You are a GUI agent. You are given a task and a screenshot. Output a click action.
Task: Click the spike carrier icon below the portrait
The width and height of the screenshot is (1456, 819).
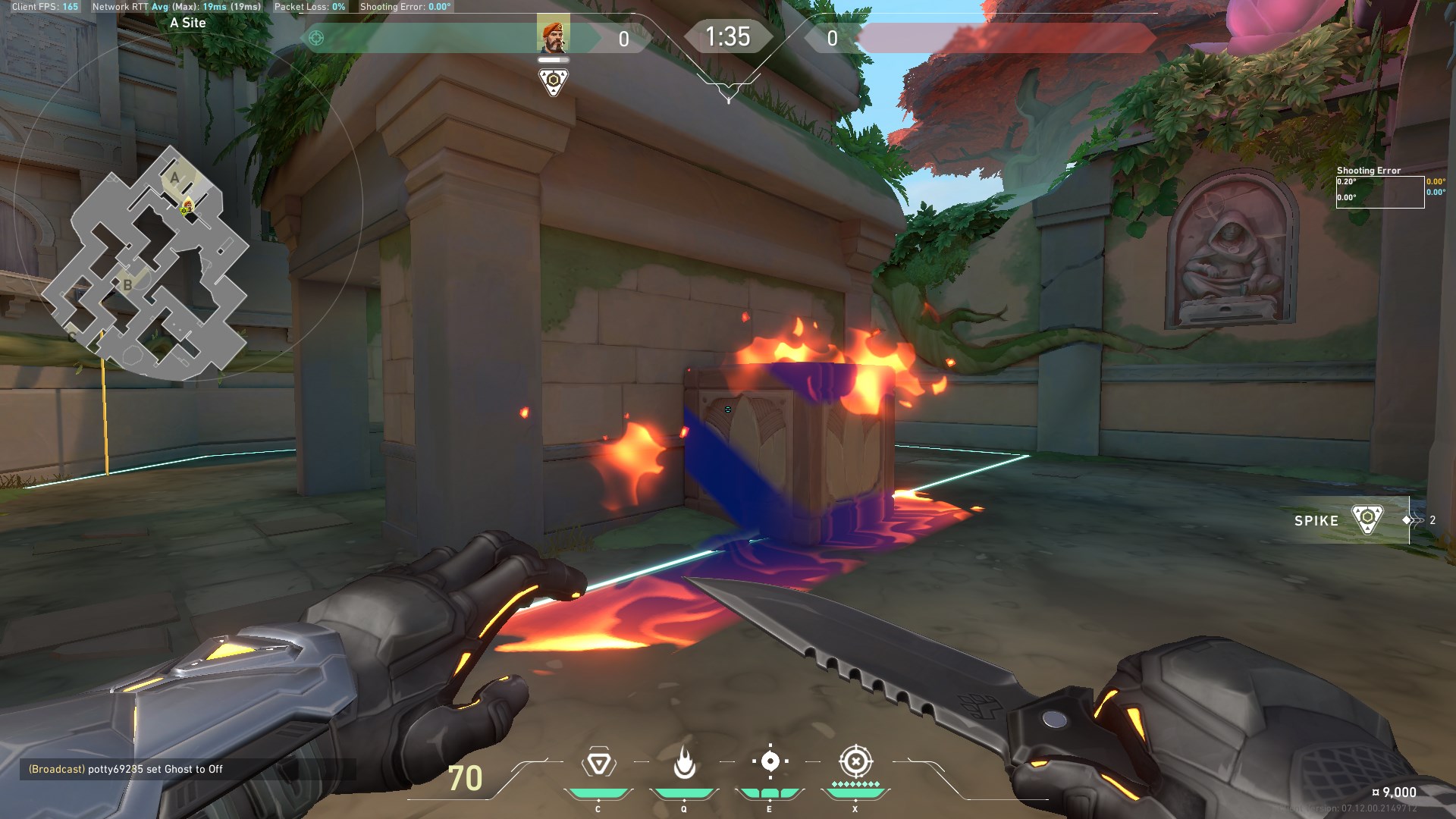[553, 81]
